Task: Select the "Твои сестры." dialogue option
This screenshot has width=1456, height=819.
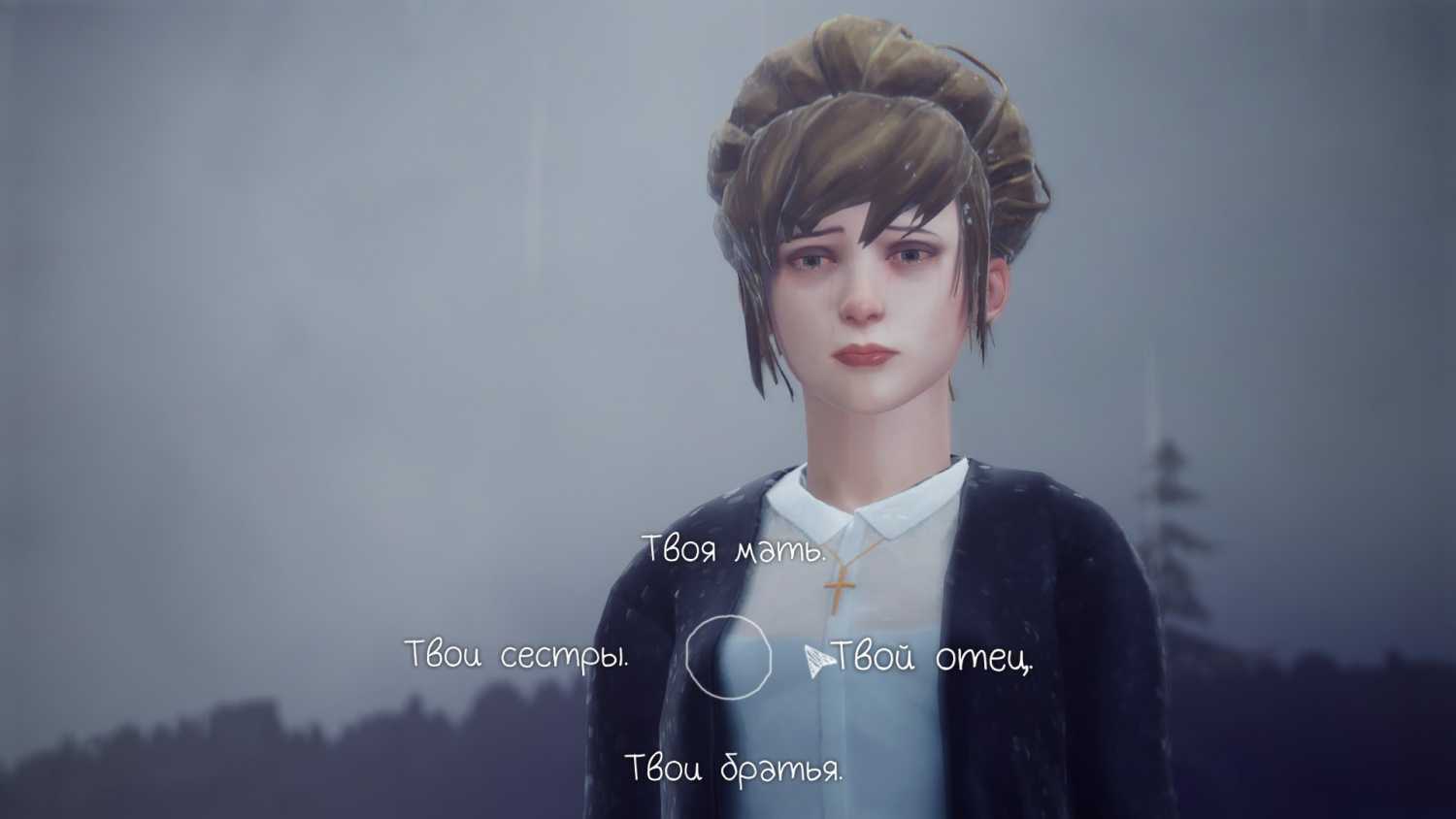Action: point(516,655)
